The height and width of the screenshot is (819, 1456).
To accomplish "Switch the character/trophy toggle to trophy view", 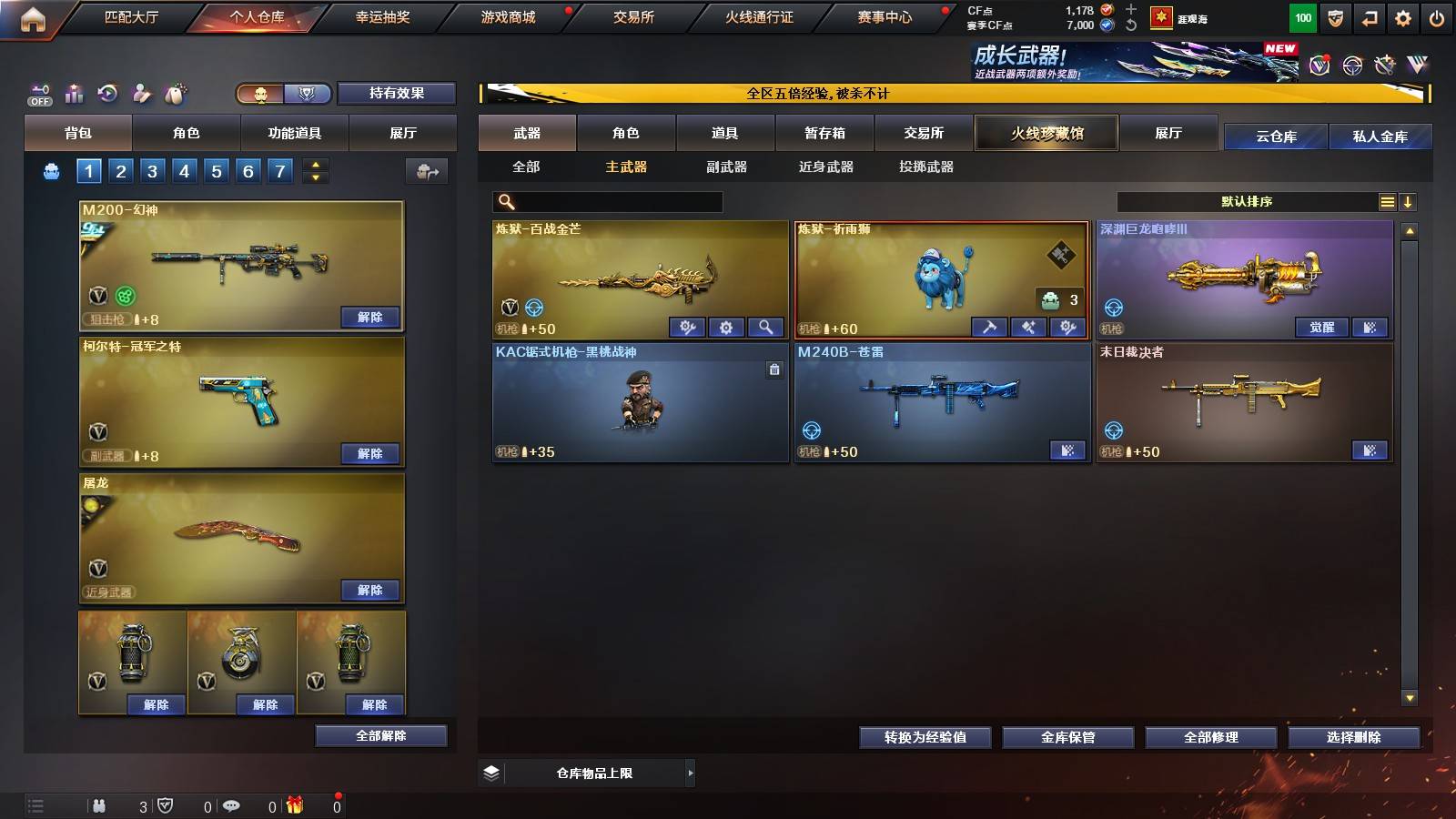I will point(308,94).
